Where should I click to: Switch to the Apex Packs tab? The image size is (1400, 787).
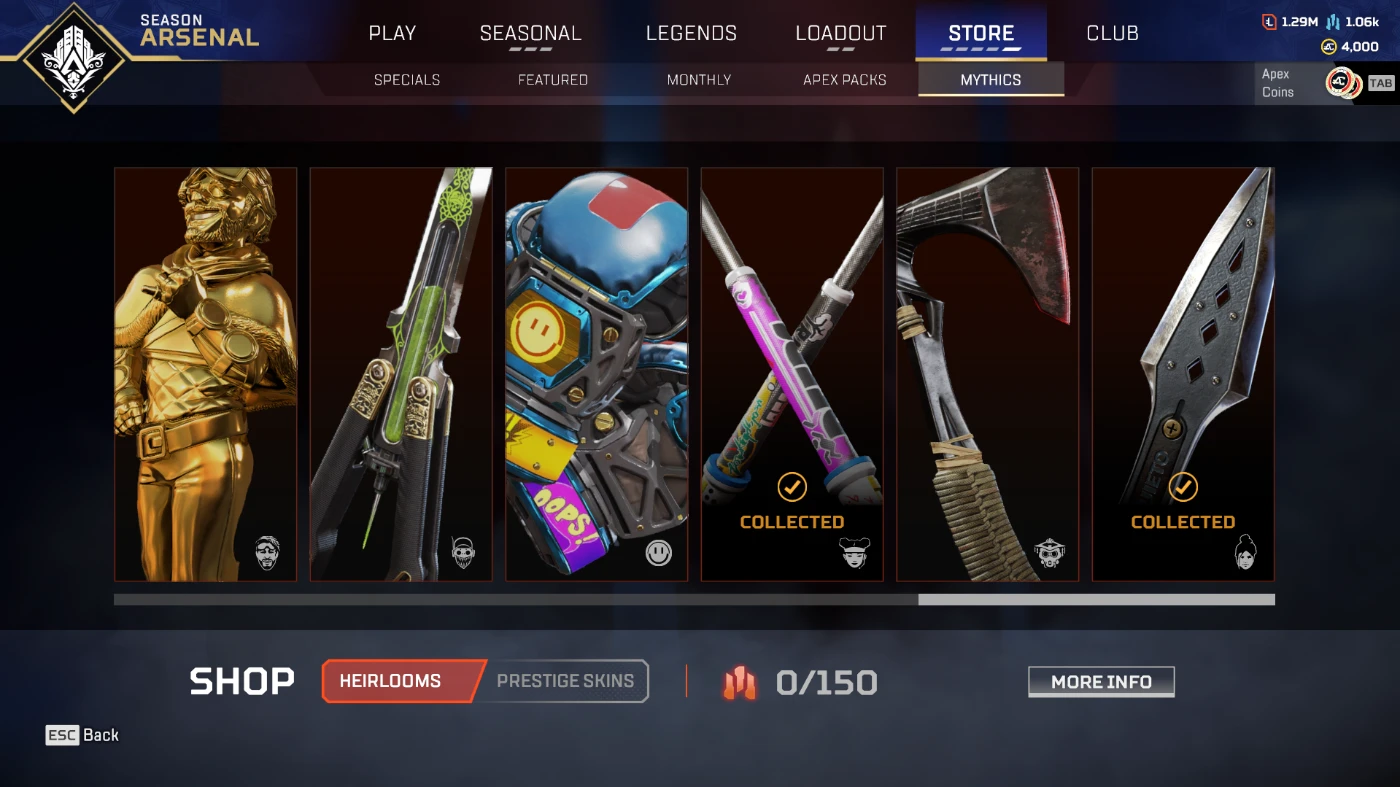[x=845, y=79]
